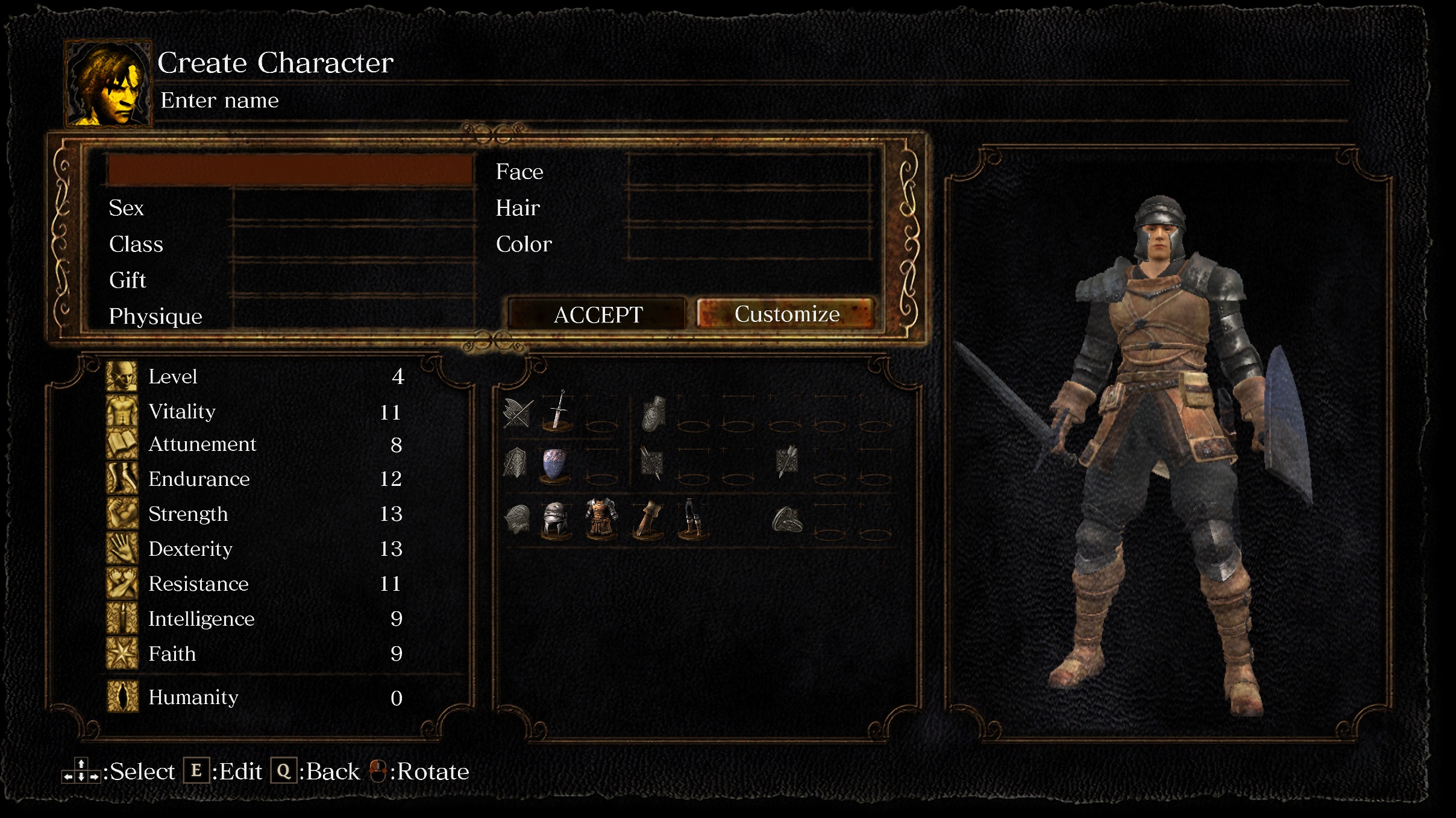The image size is (1456, 818).
Task: Confirm character with the ACCEPT button
Action: (598, 314)
